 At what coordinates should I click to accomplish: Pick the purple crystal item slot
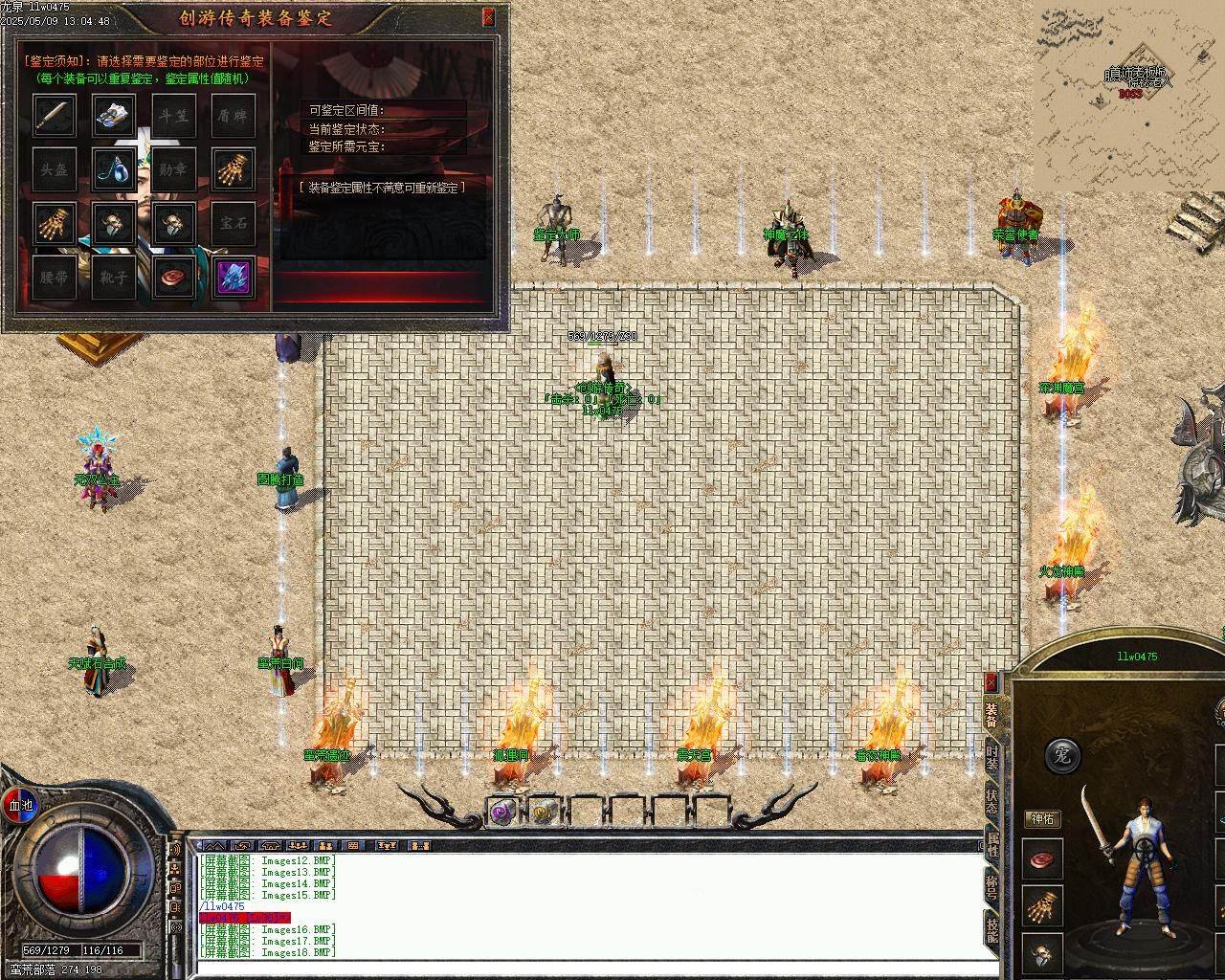(233, 278)
